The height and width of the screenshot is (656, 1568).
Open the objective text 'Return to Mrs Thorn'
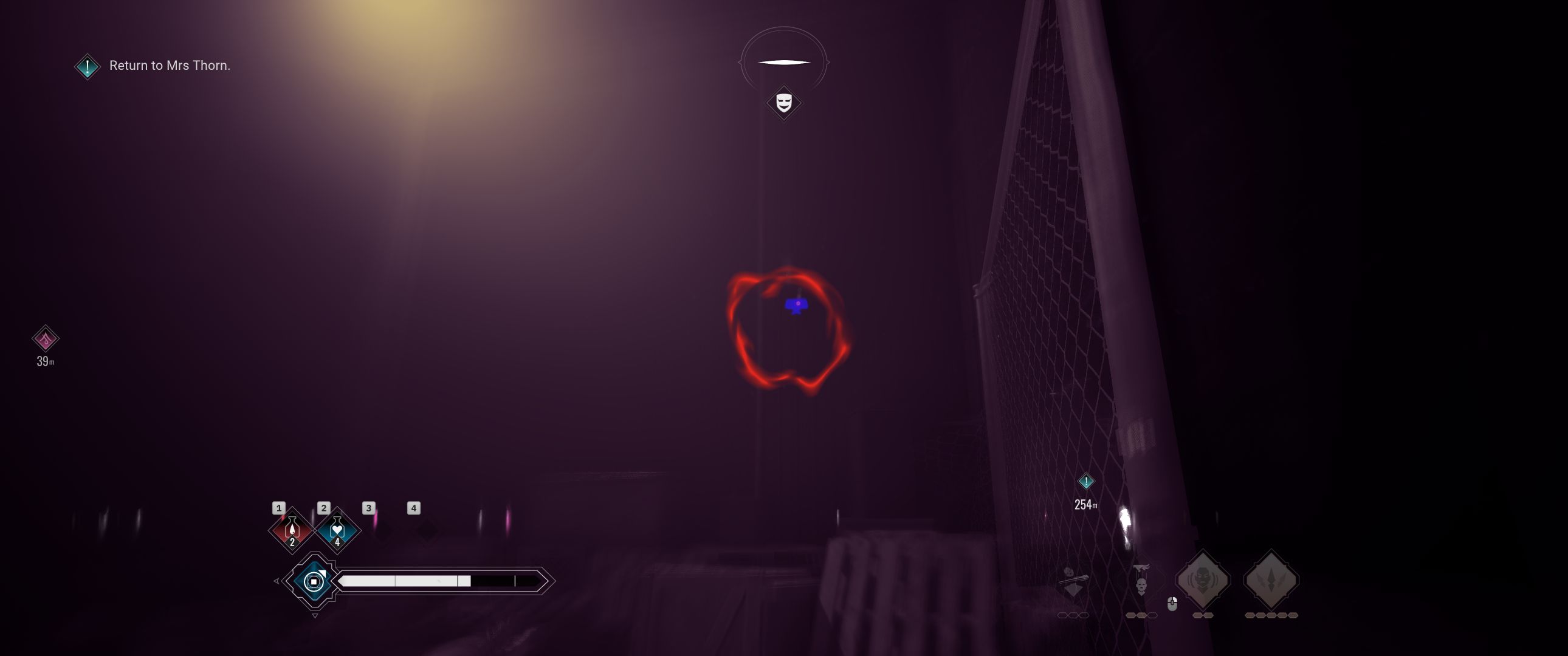(x=169, y=65)
